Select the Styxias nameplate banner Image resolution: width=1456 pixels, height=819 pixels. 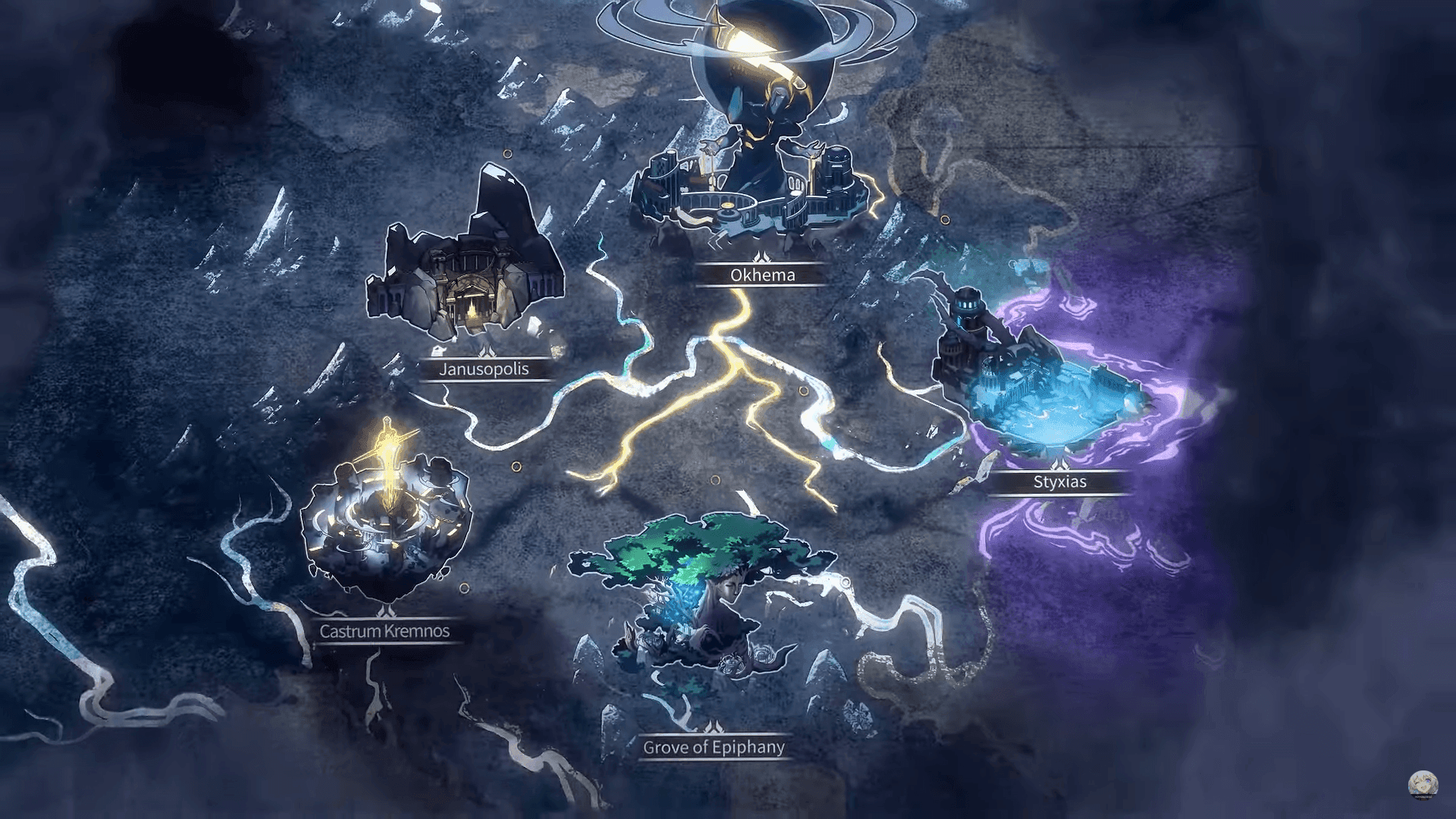click(x=1062, y=482)
